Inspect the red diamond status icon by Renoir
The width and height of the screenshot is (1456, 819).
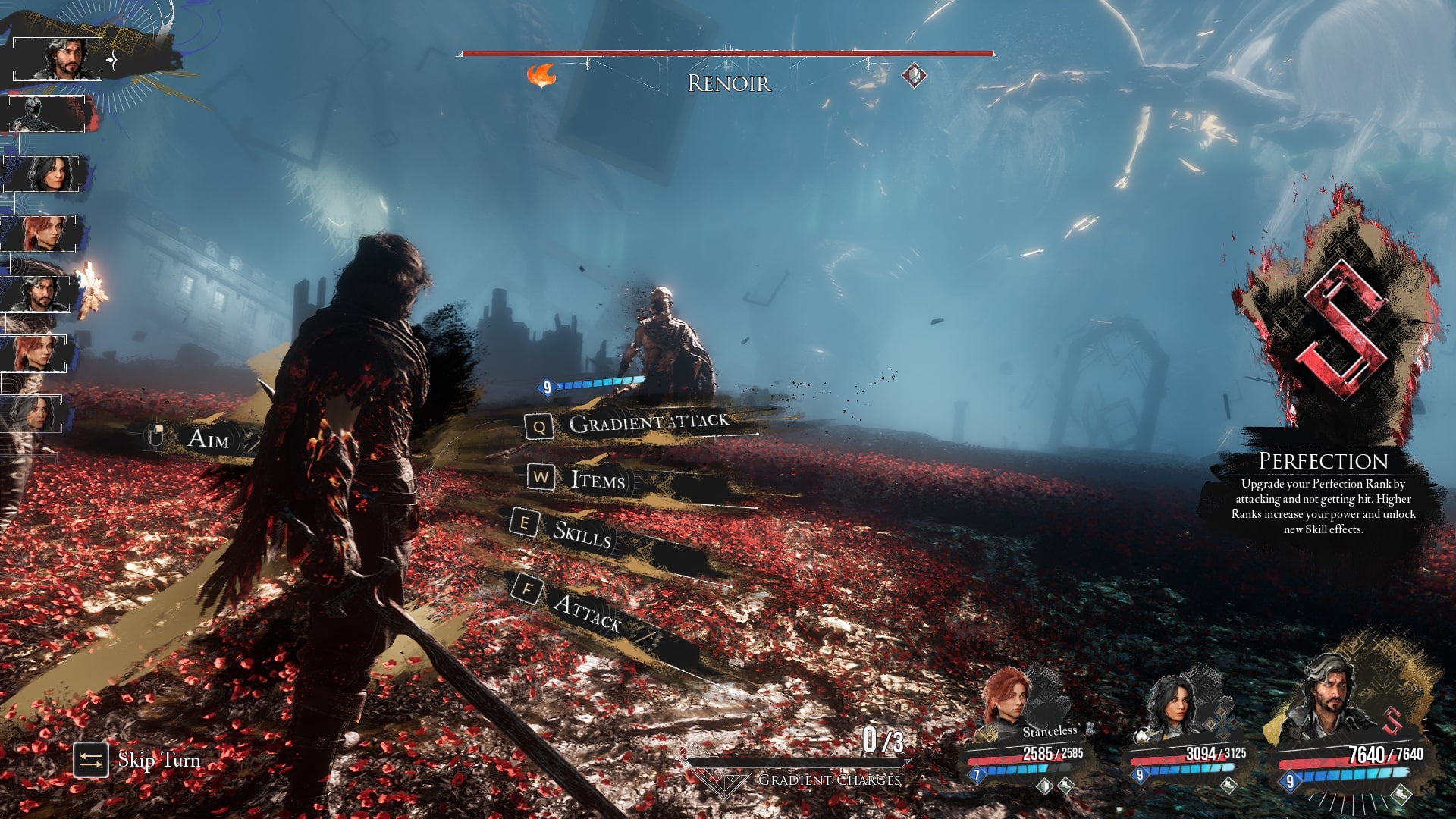click(x=915, y=75)
